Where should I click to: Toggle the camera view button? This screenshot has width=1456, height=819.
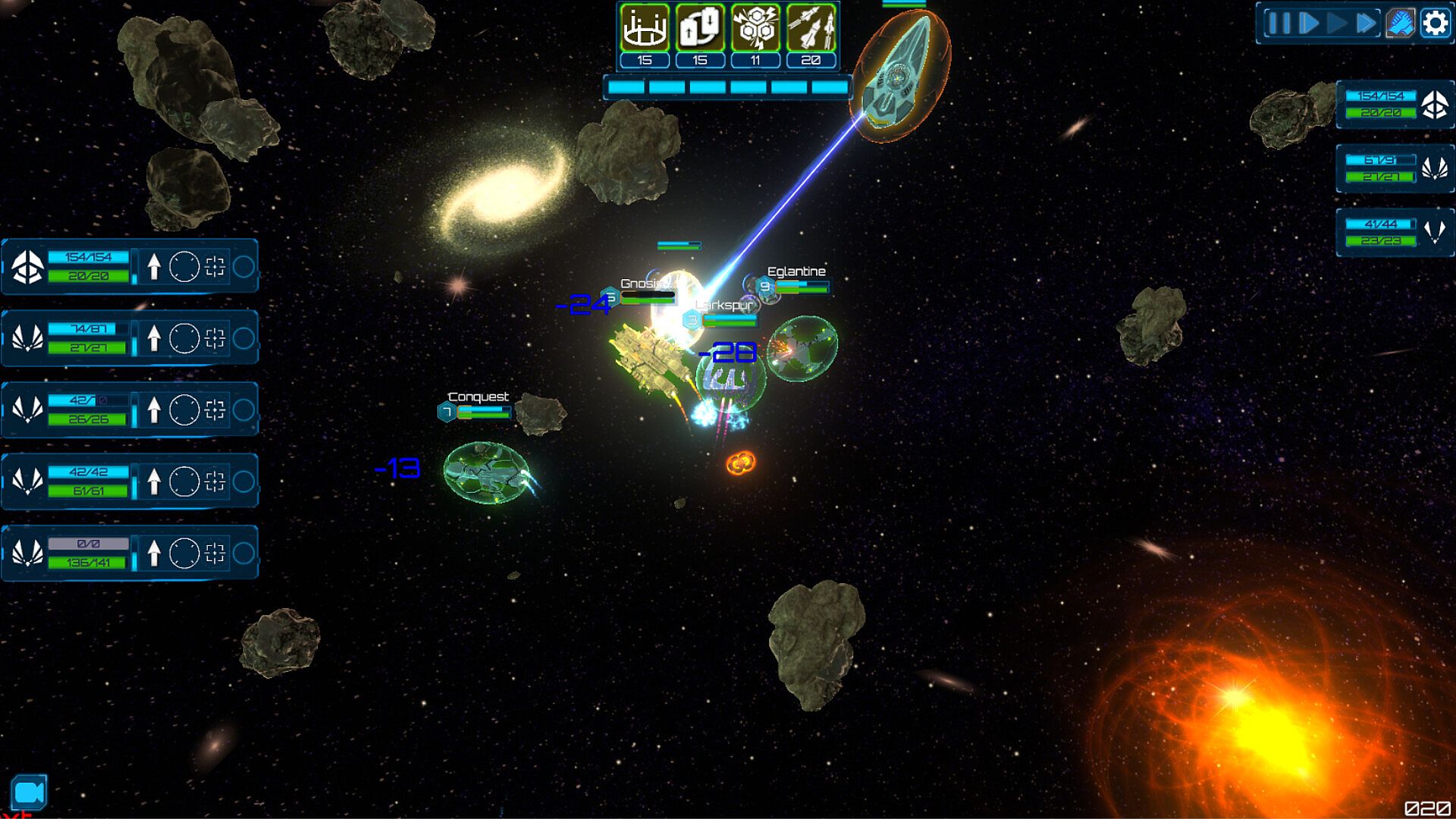29,793
